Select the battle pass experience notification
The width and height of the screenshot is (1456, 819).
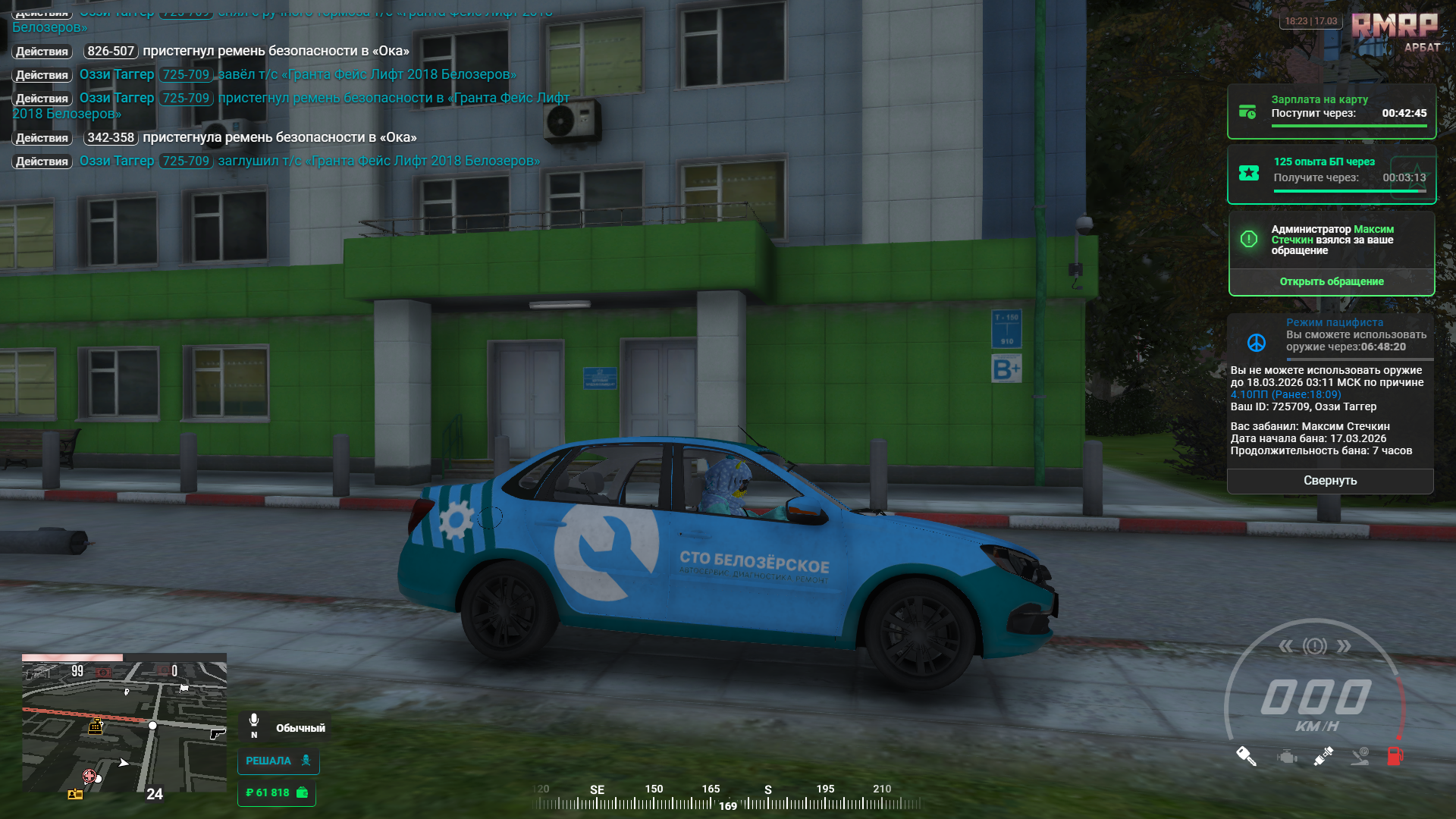pos(1331,174)
